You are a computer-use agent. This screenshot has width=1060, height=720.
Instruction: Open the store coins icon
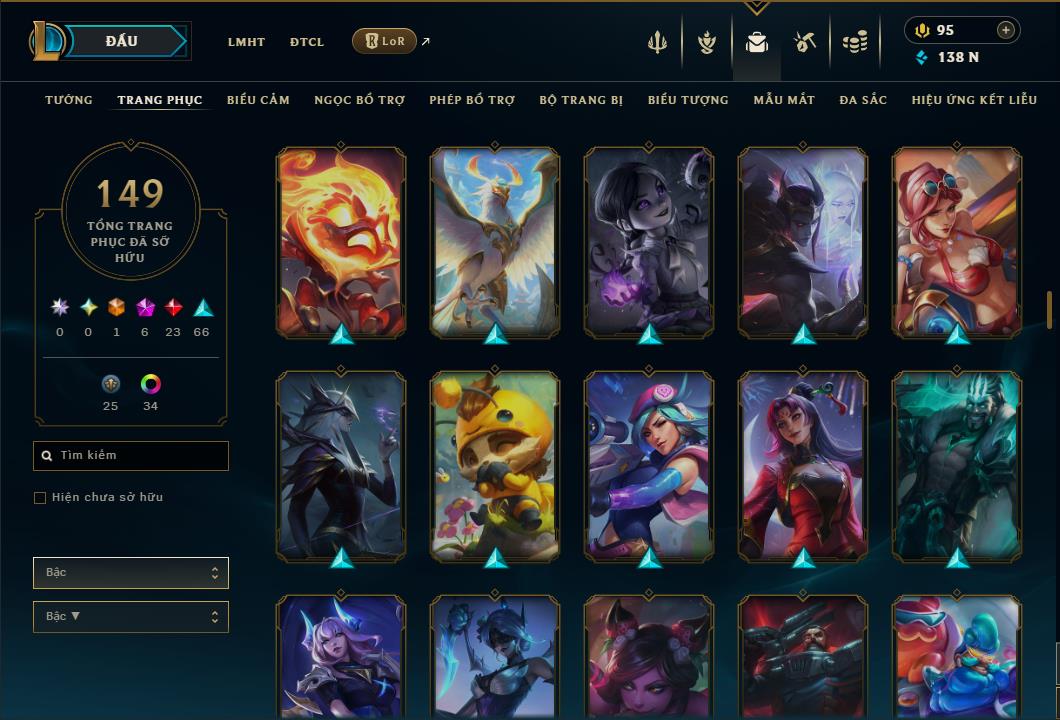[854, 42]
